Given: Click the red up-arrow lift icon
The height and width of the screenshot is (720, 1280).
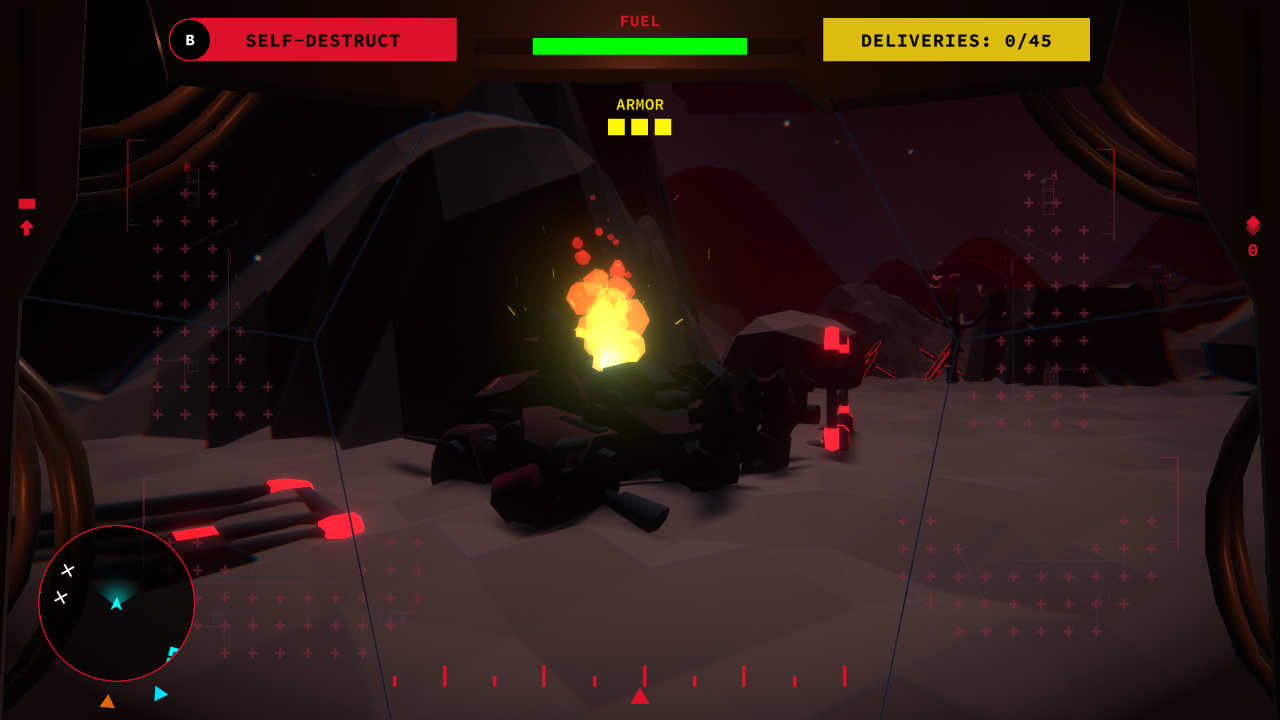Looking at the screenshot, I should 24,228.
